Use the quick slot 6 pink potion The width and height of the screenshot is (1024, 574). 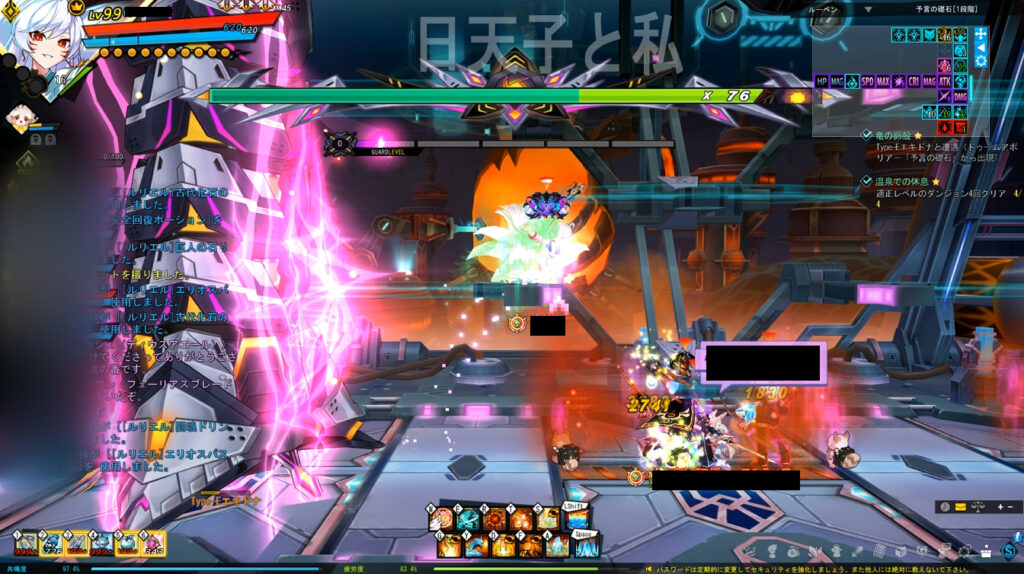tap(153, 543)
